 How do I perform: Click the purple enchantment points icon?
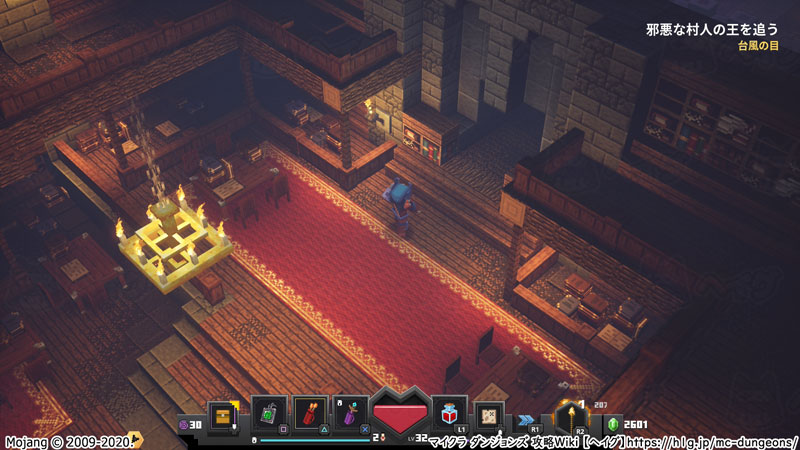pos(183,424)
